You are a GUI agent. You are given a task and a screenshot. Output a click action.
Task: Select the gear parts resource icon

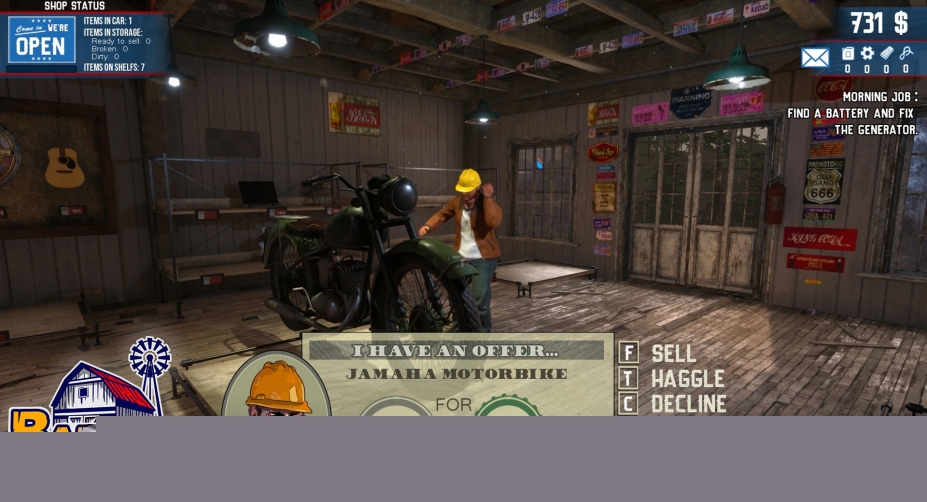tap(867, 54)
